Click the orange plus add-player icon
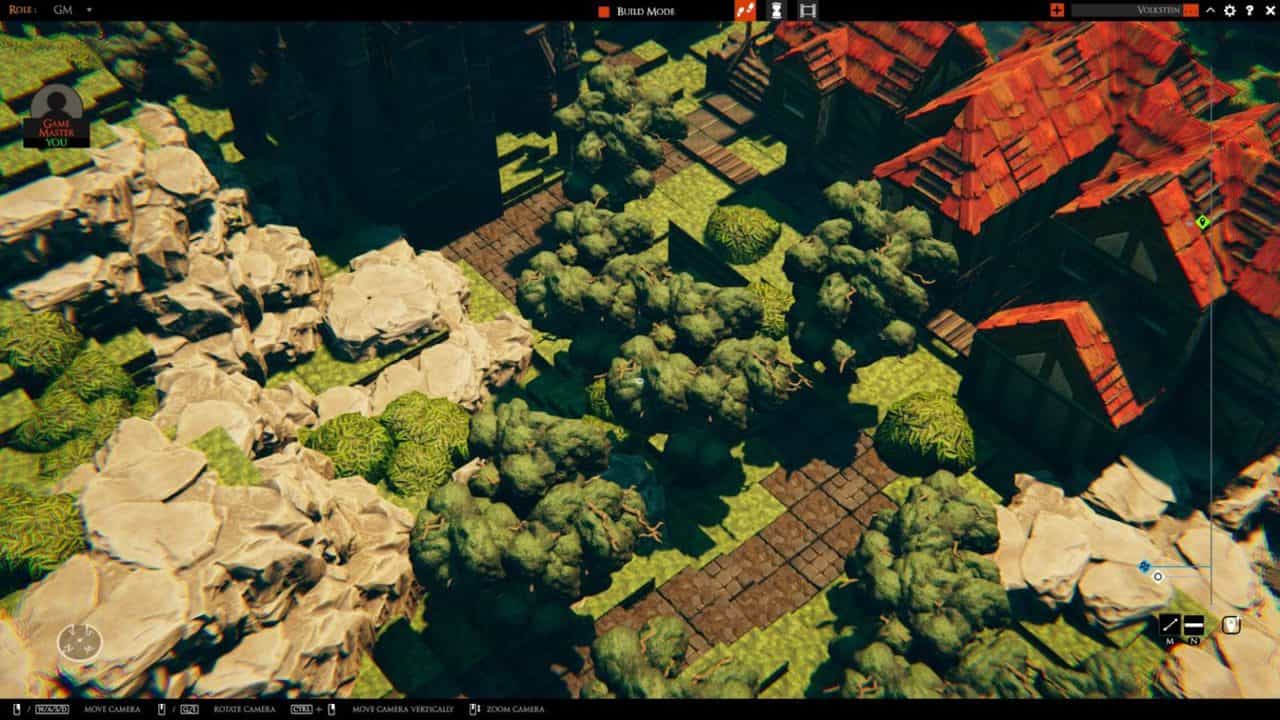 pyautogui.click(x=1057, y=10)
